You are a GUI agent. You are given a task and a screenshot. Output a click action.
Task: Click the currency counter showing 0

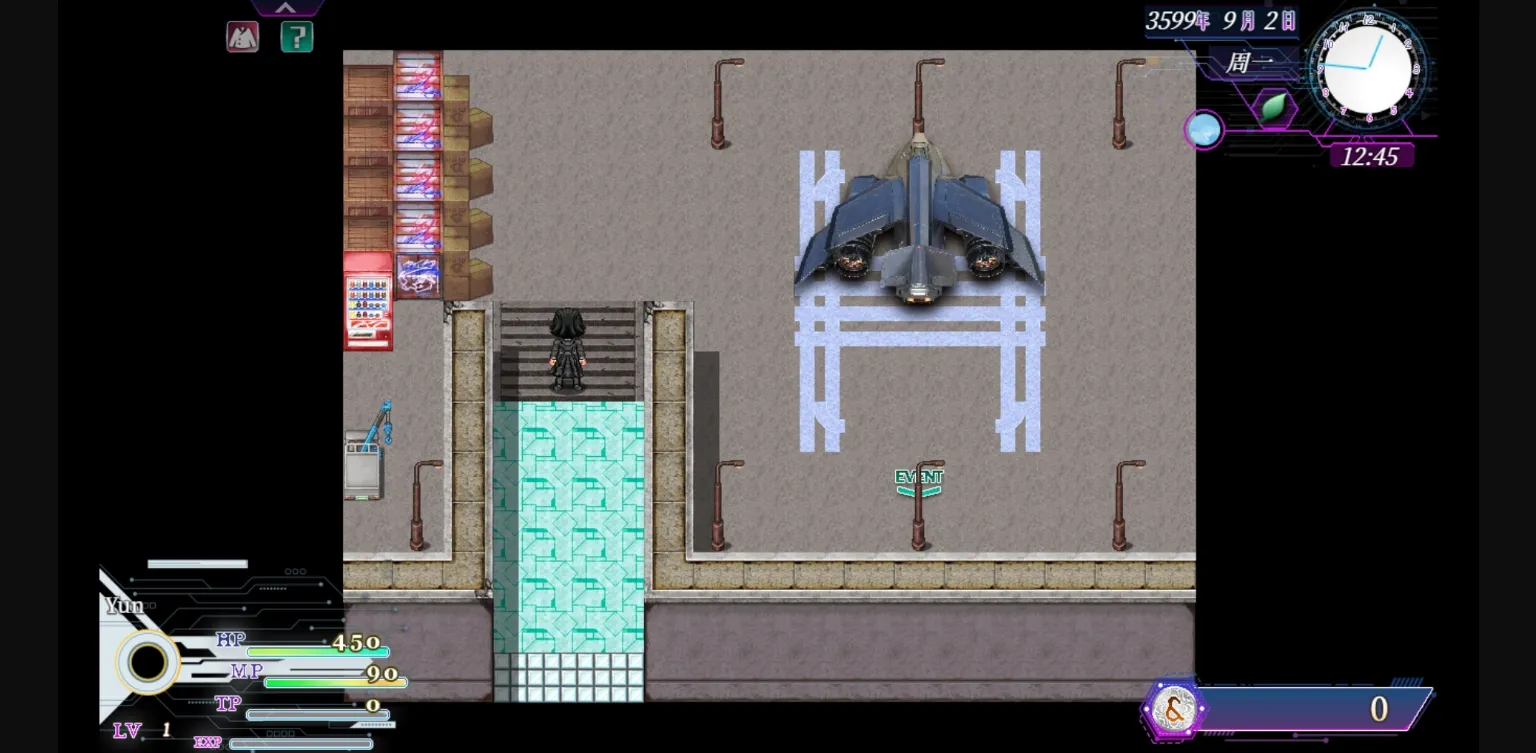(x=1380, y=709)
